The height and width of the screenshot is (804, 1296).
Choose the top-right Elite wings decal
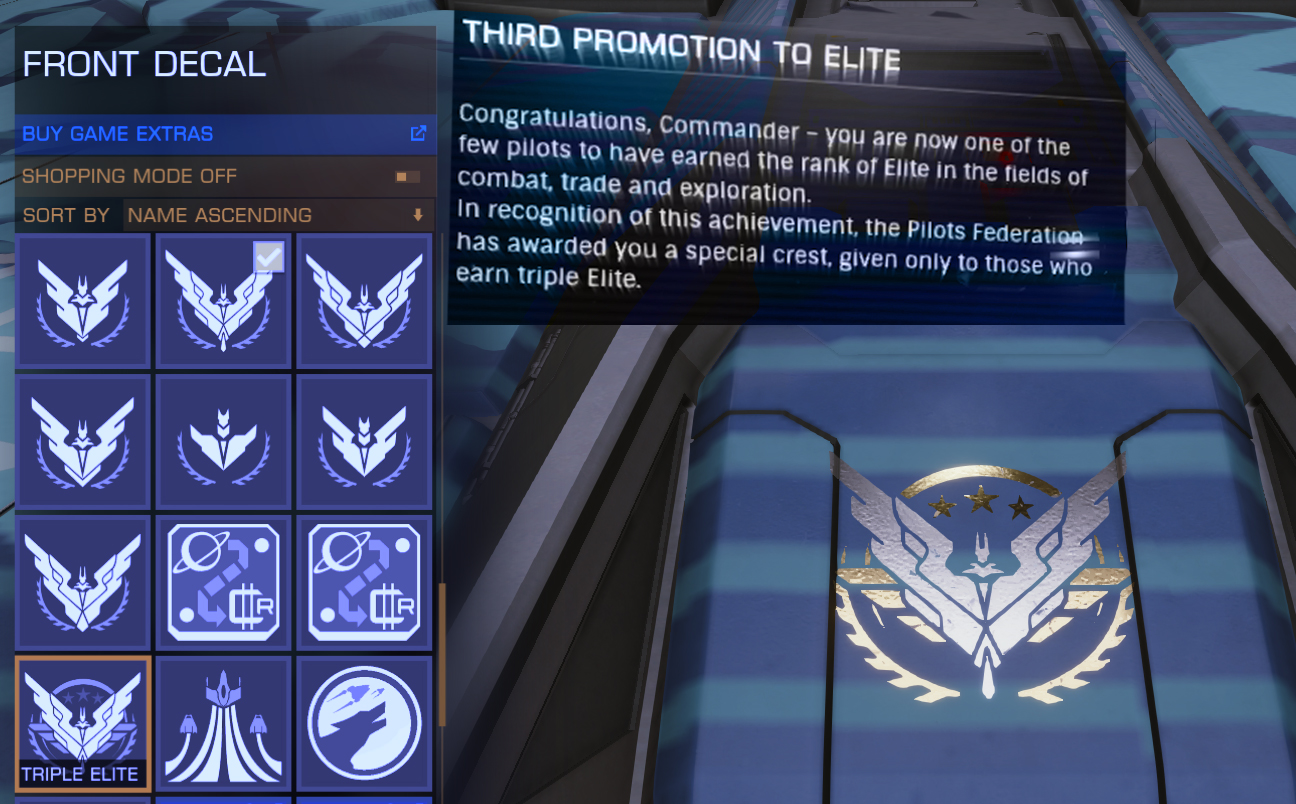coord(365,300)
